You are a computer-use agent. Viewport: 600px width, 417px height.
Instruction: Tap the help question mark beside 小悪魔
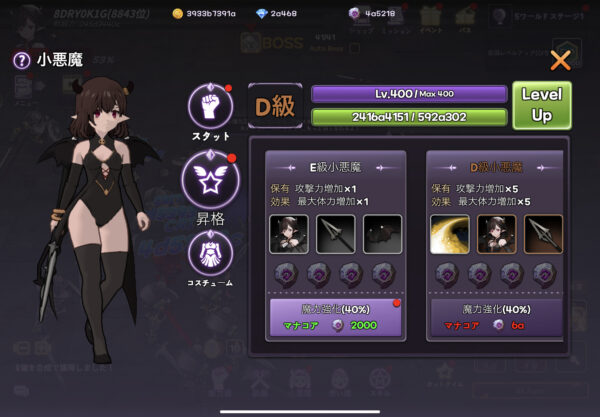coord(20,60)
